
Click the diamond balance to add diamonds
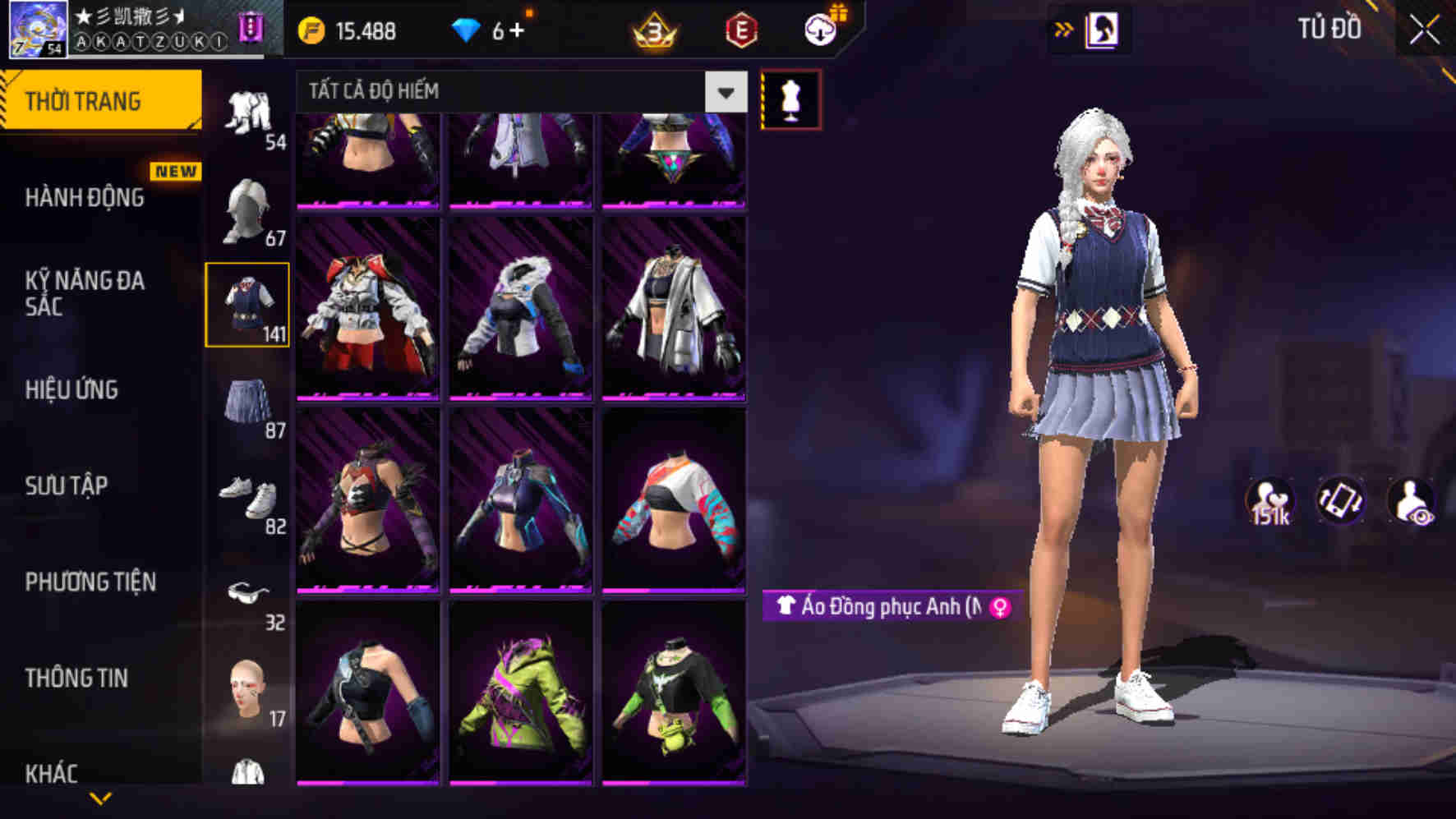[494, 30]
